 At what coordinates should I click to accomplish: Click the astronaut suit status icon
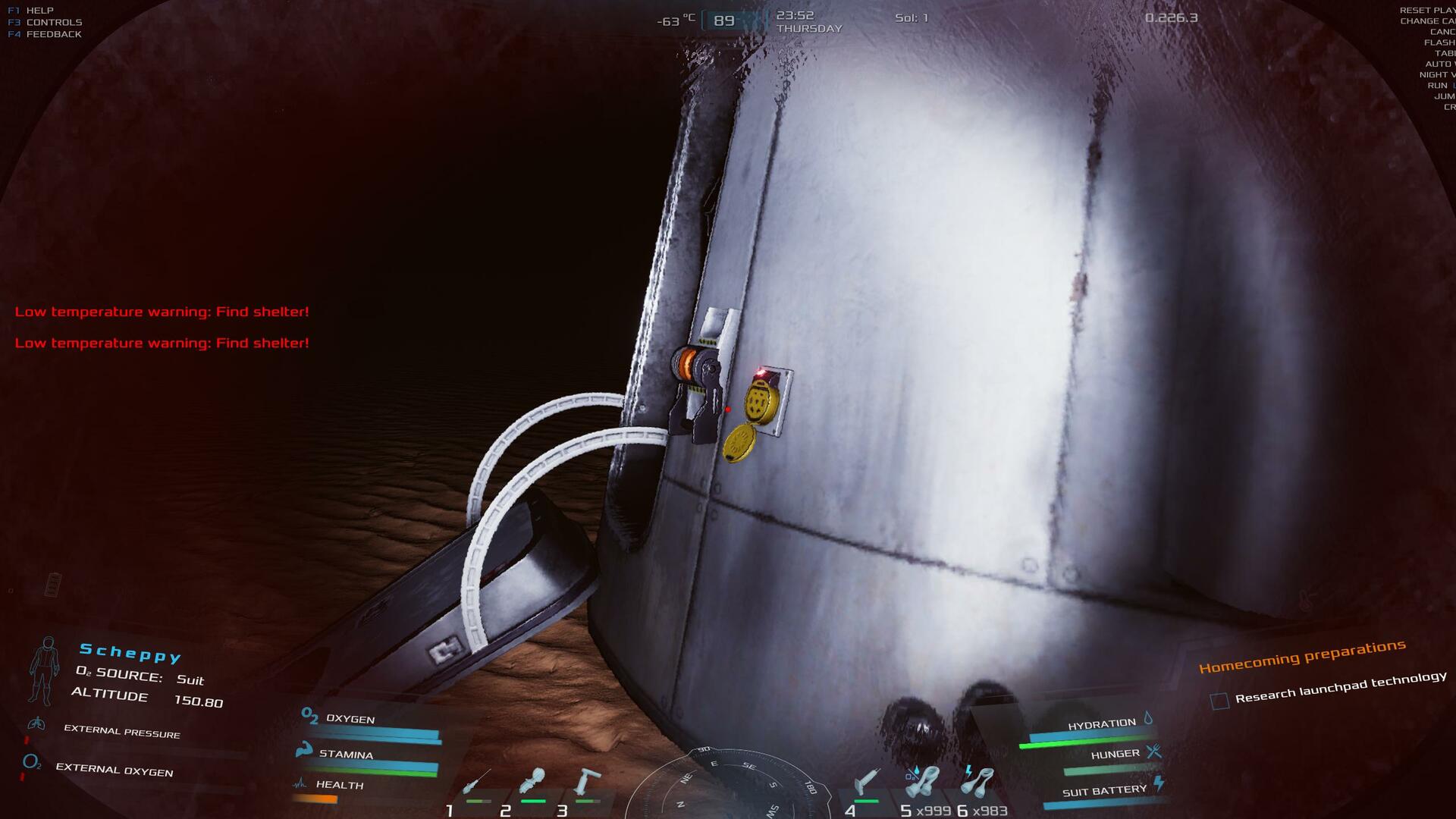44,670
